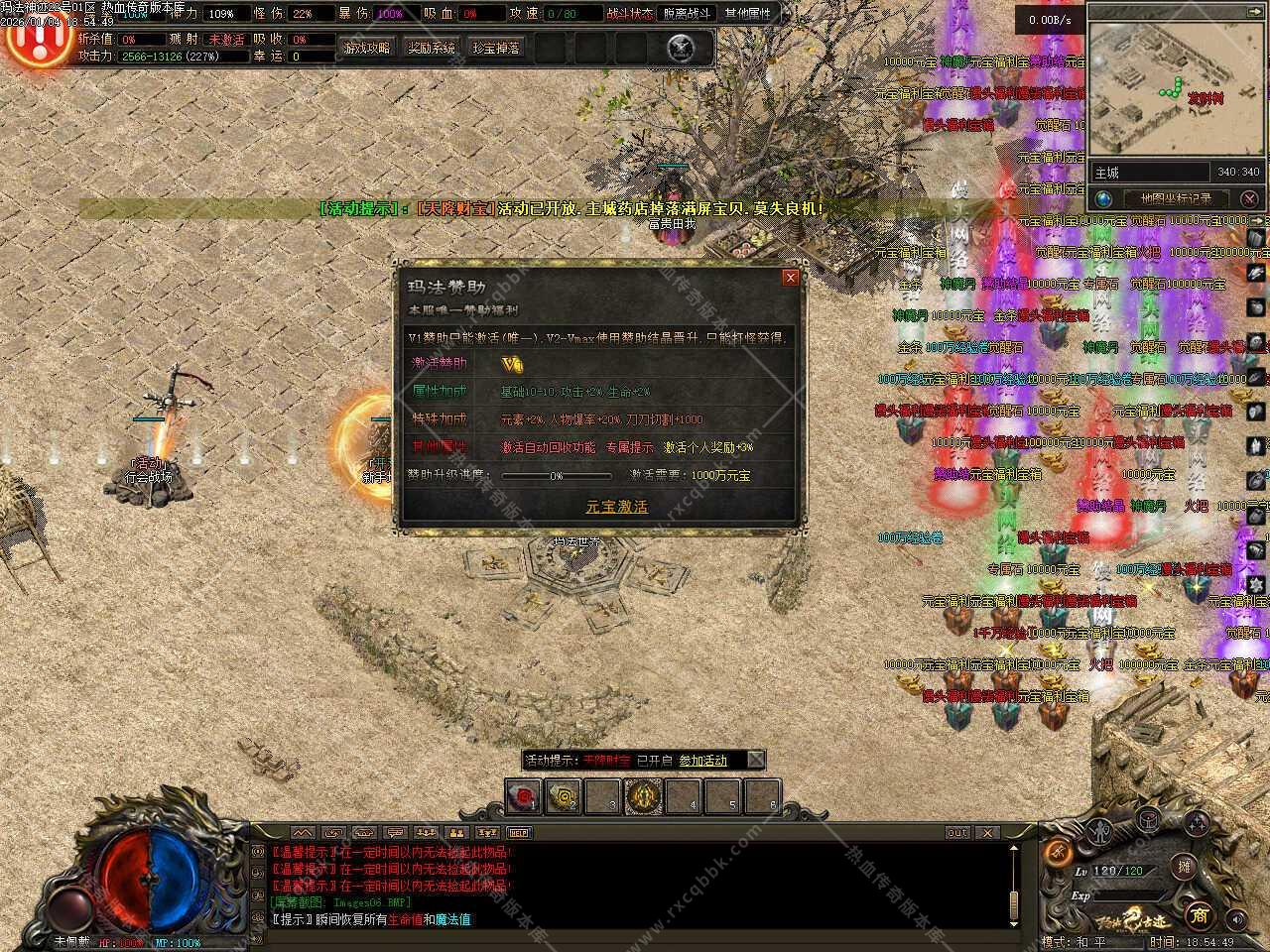Click the red exclamation alert icon

click(x=38, y=40)
